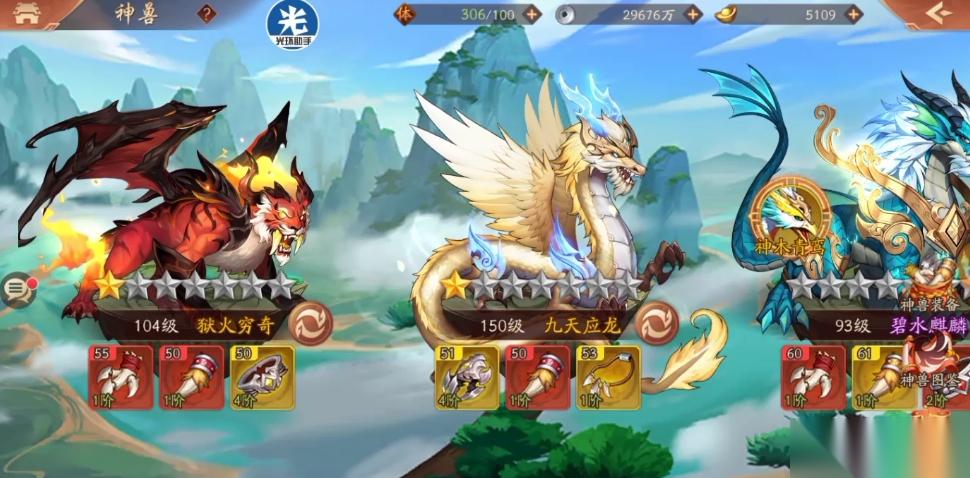
Task: Select 九天应龙's level 53 gold necklace equipment
Action: 608,377
